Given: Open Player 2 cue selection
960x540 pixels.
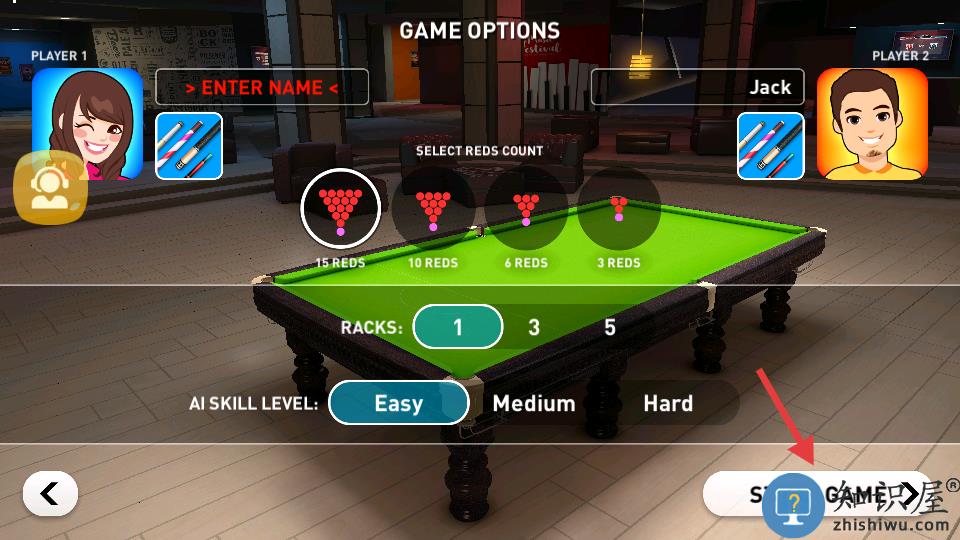Looking at the screenshot, I should coord(770,146).
